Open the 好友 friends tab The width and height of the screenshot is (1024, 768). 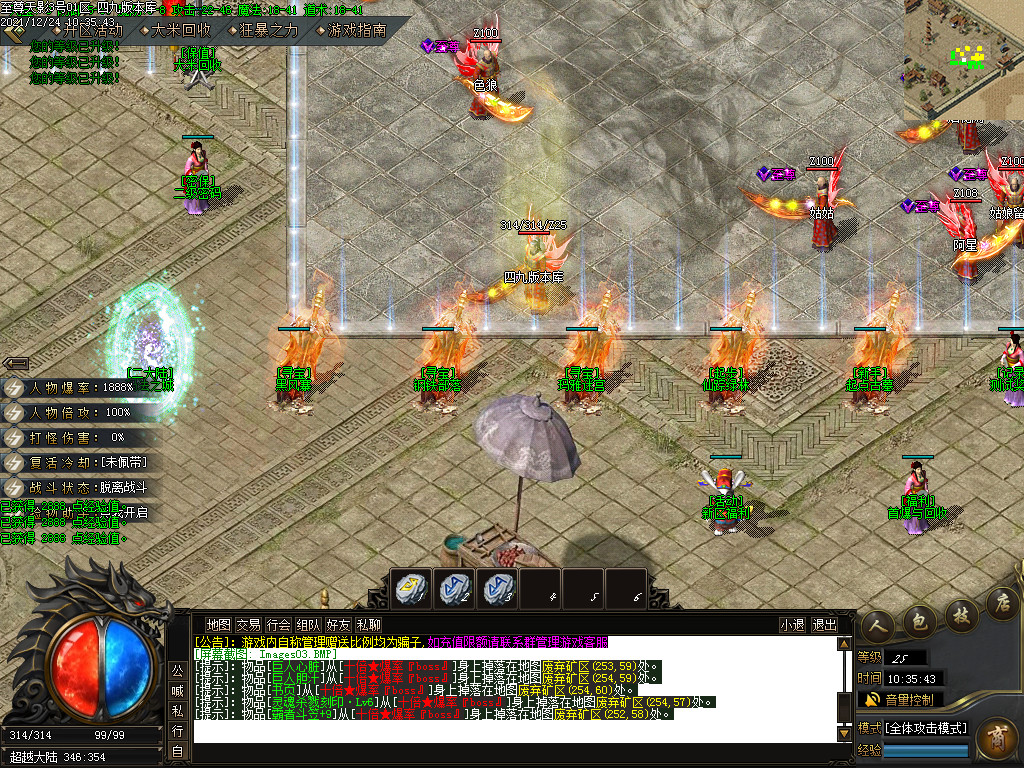point(338,624)
